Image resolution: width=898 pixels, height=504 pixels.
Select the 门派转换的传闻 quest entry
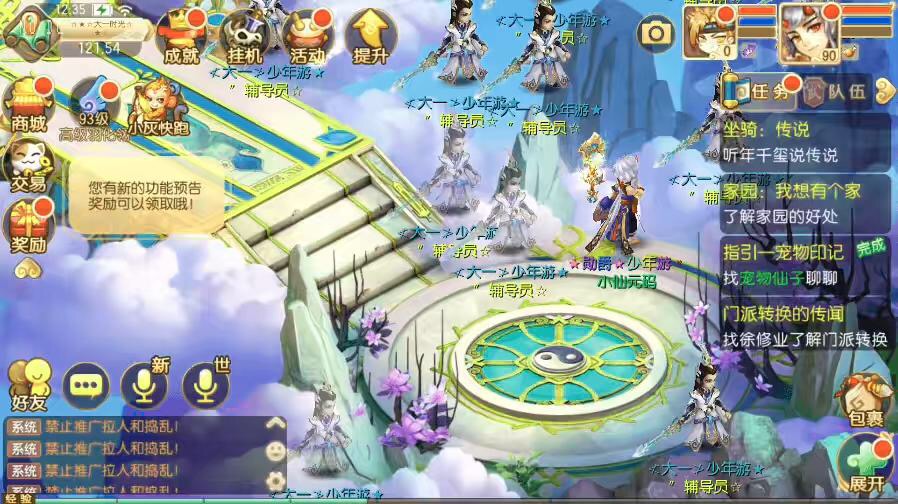[x=805, y=326]
